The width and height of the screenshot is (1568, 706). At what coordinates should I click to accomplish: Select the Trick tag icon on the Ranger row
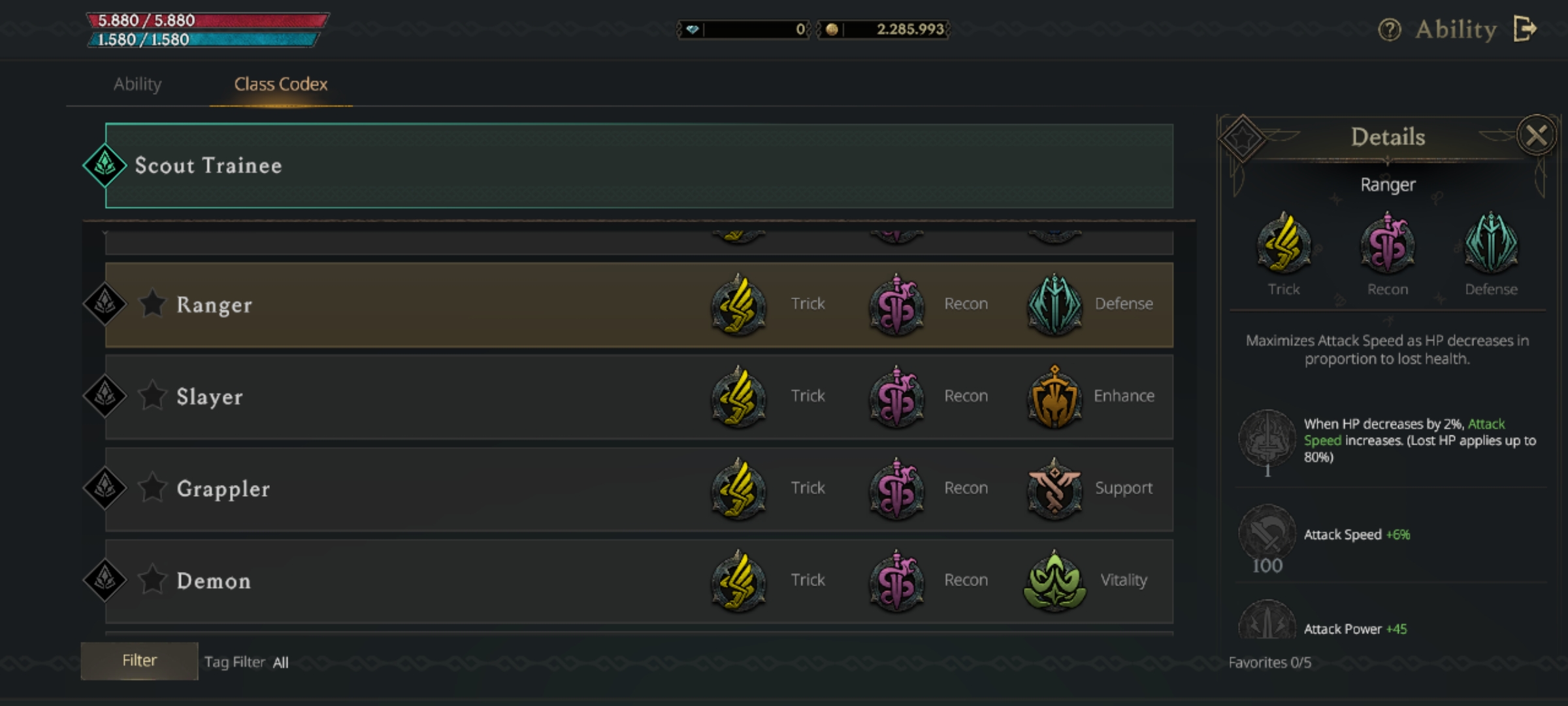pyautogui.click(x=740, y=305)
